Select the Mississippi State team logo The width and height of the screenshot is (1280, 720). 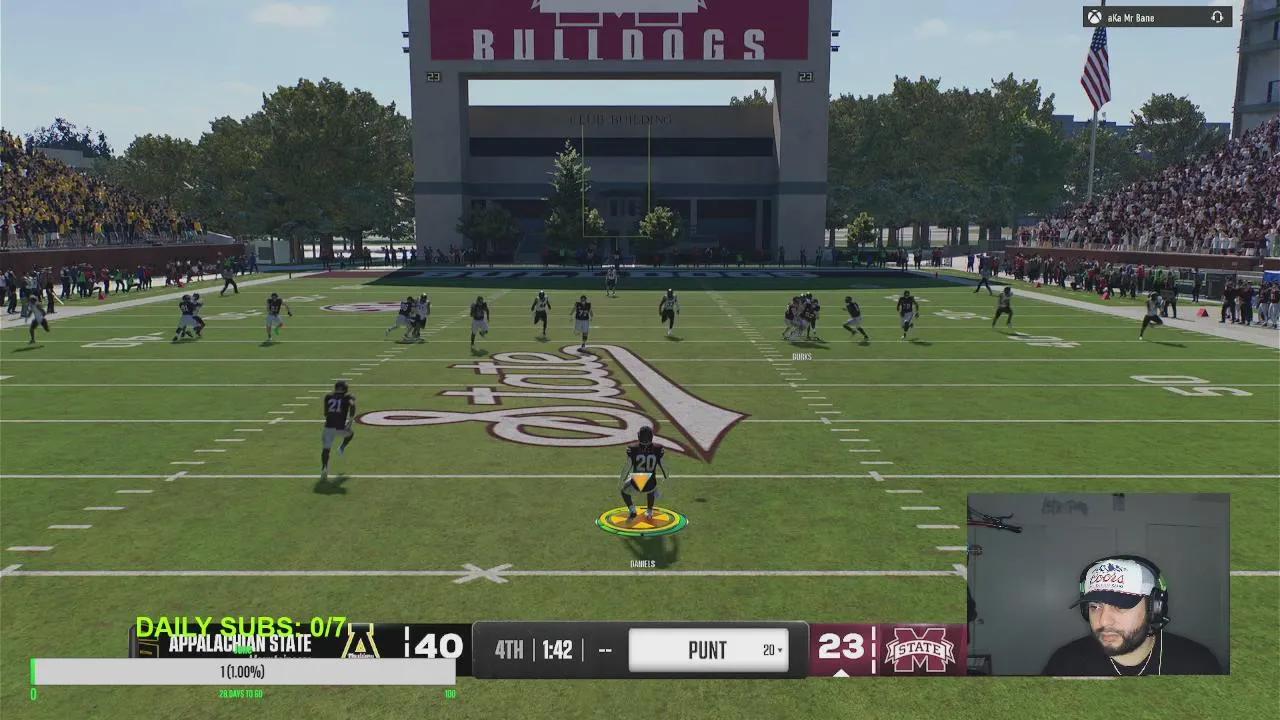pos(919,650)
